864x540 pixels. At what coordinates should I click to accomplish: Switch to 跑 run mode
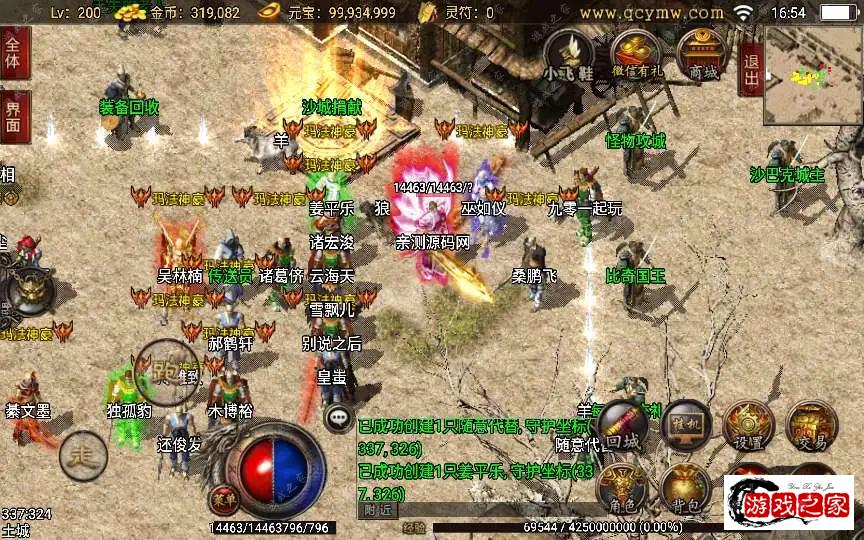166,371
